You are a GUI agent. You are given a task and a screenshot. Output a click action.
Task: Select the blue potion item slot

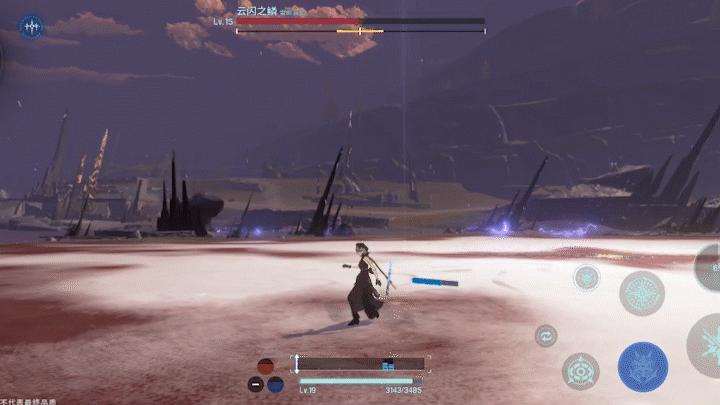275,384
